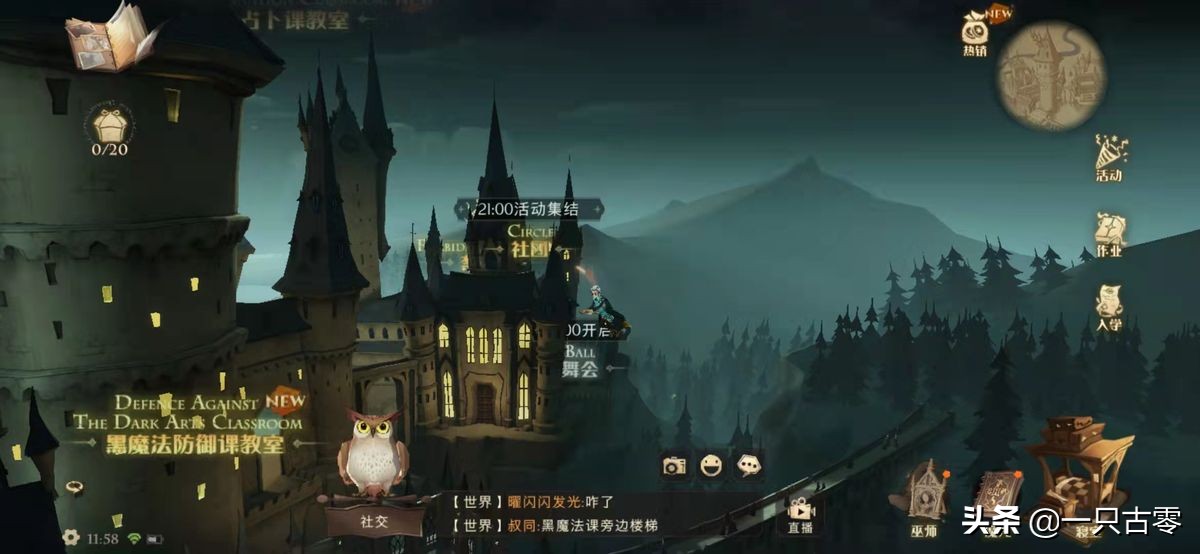
Task: Open the circular castle minimap
Action: click(1051, 77)
